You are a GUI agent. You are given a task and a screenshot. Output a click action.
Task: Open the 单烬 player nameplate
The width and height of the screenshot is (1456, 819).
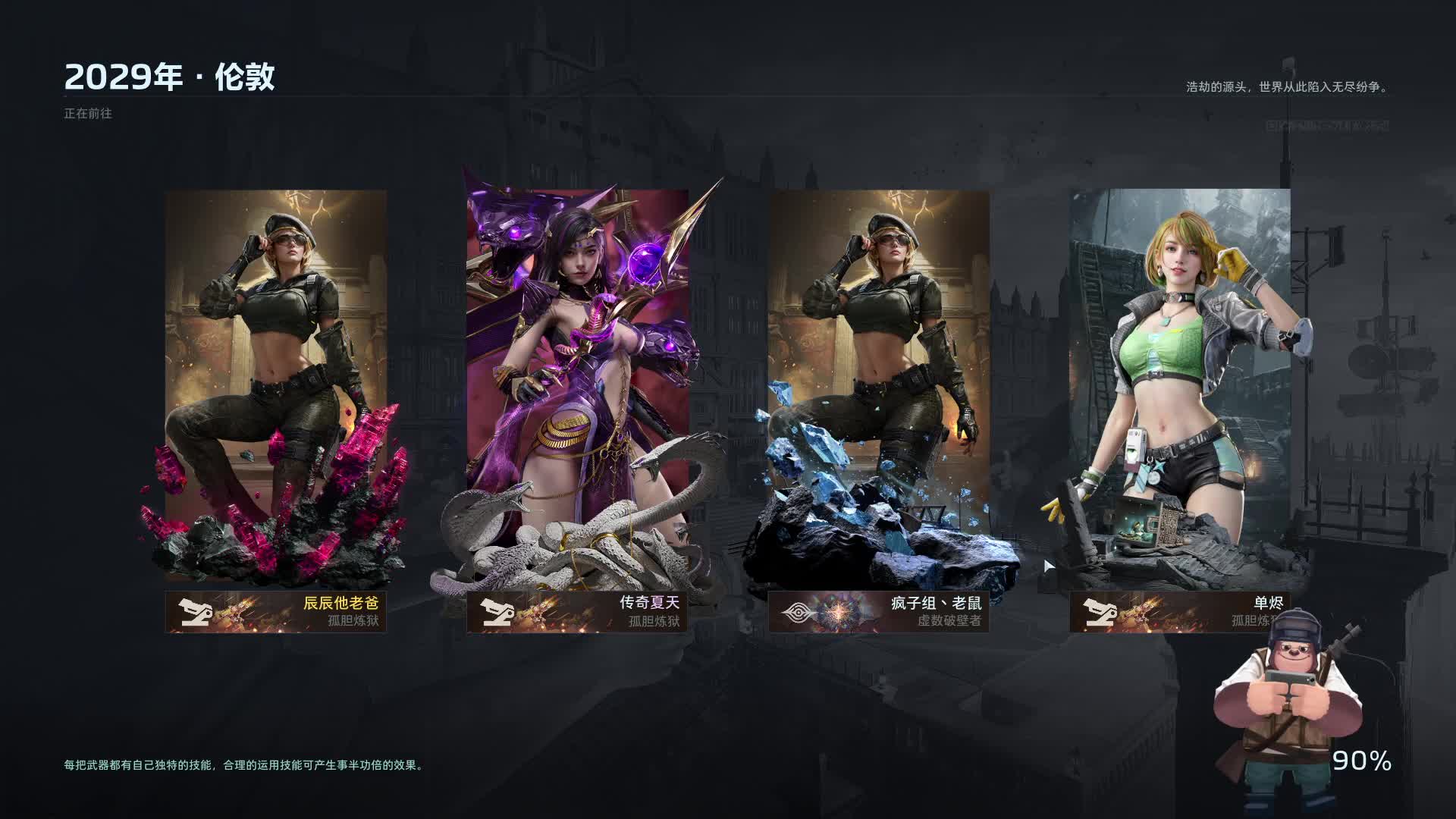click(x=1178, y=612)
